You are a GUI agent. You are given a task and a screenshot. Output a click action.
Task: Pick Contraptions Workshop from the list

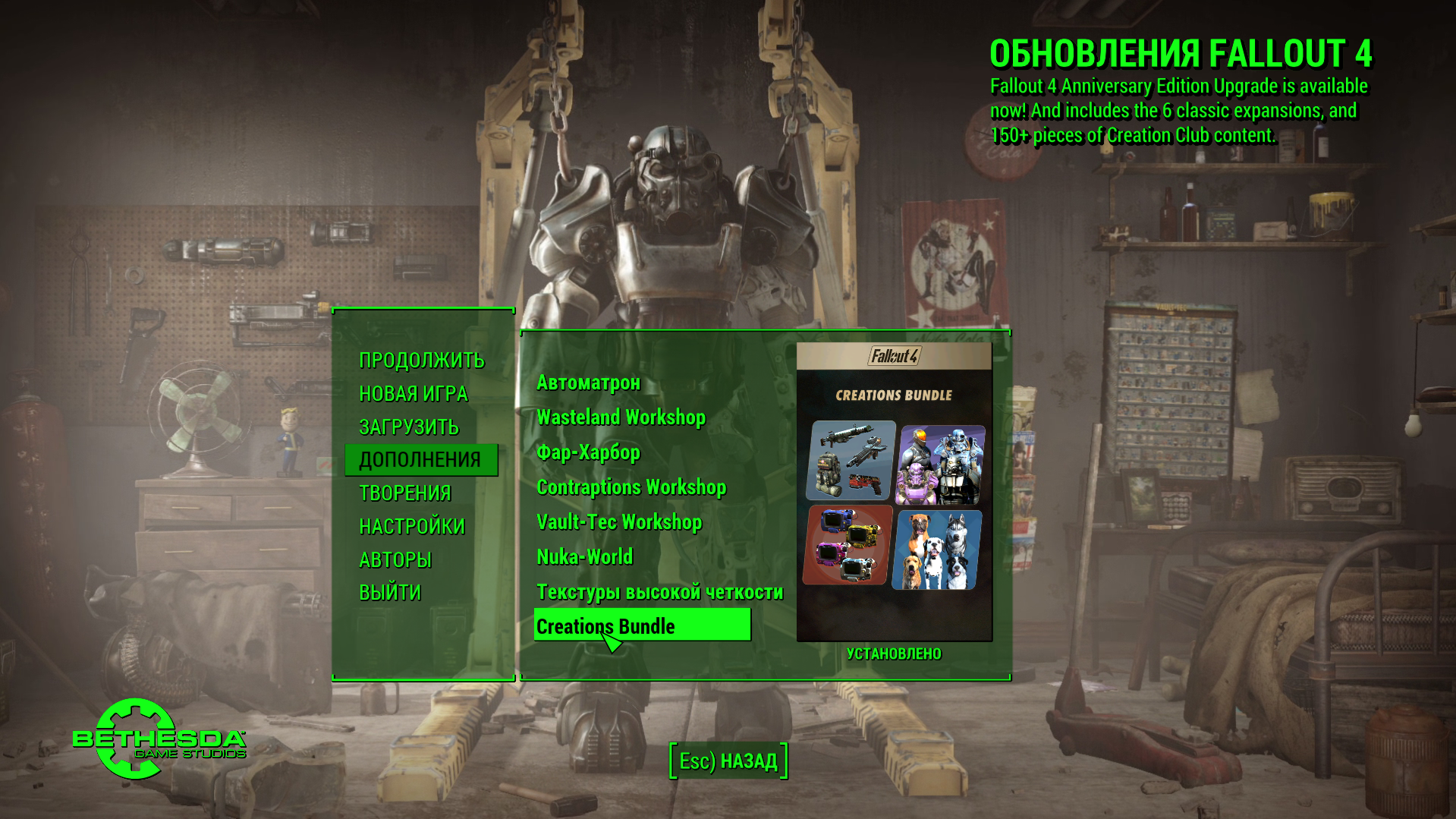click(631, 487)
